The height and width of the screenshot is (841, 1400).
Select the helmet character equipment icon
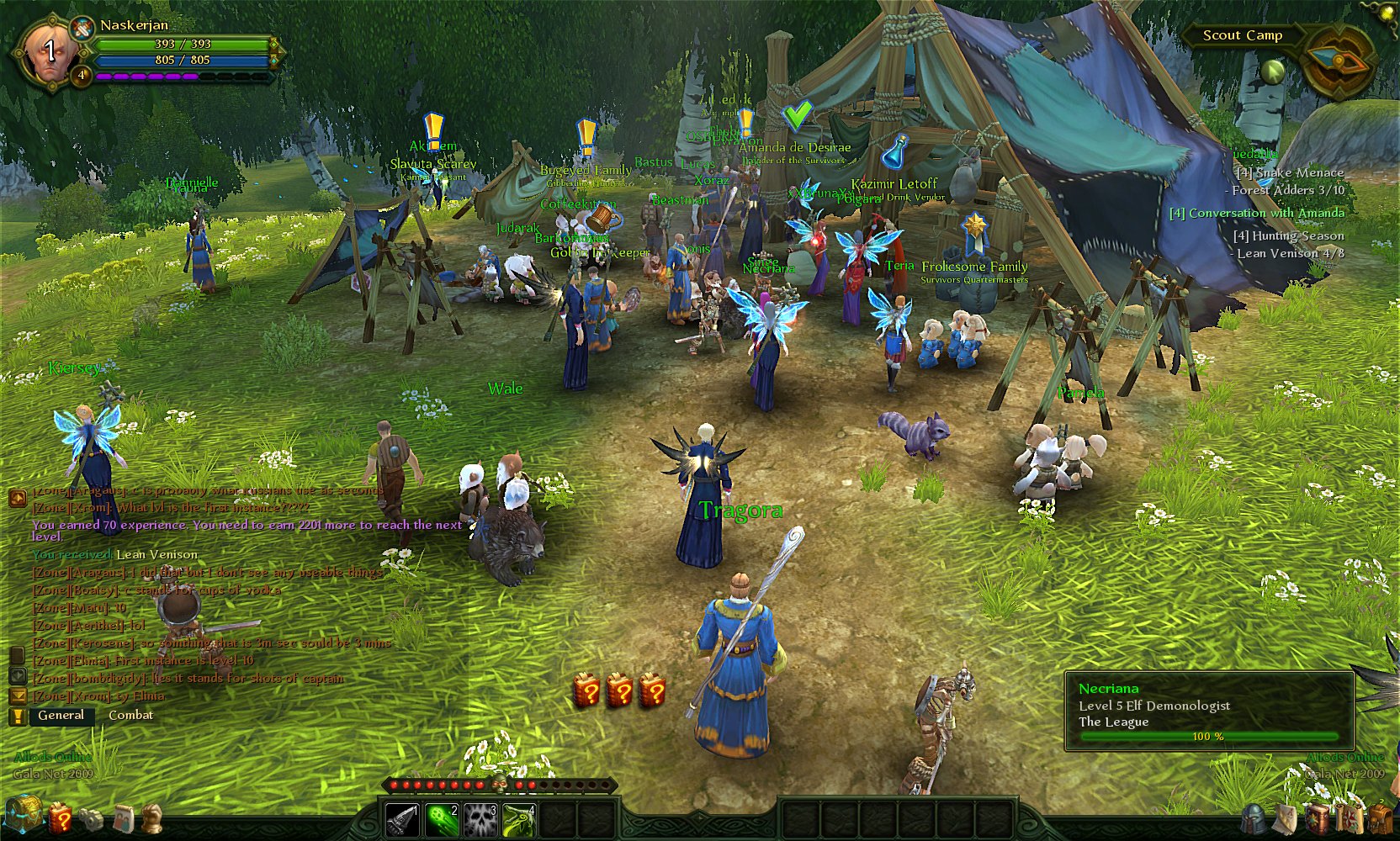point(1252,820)
